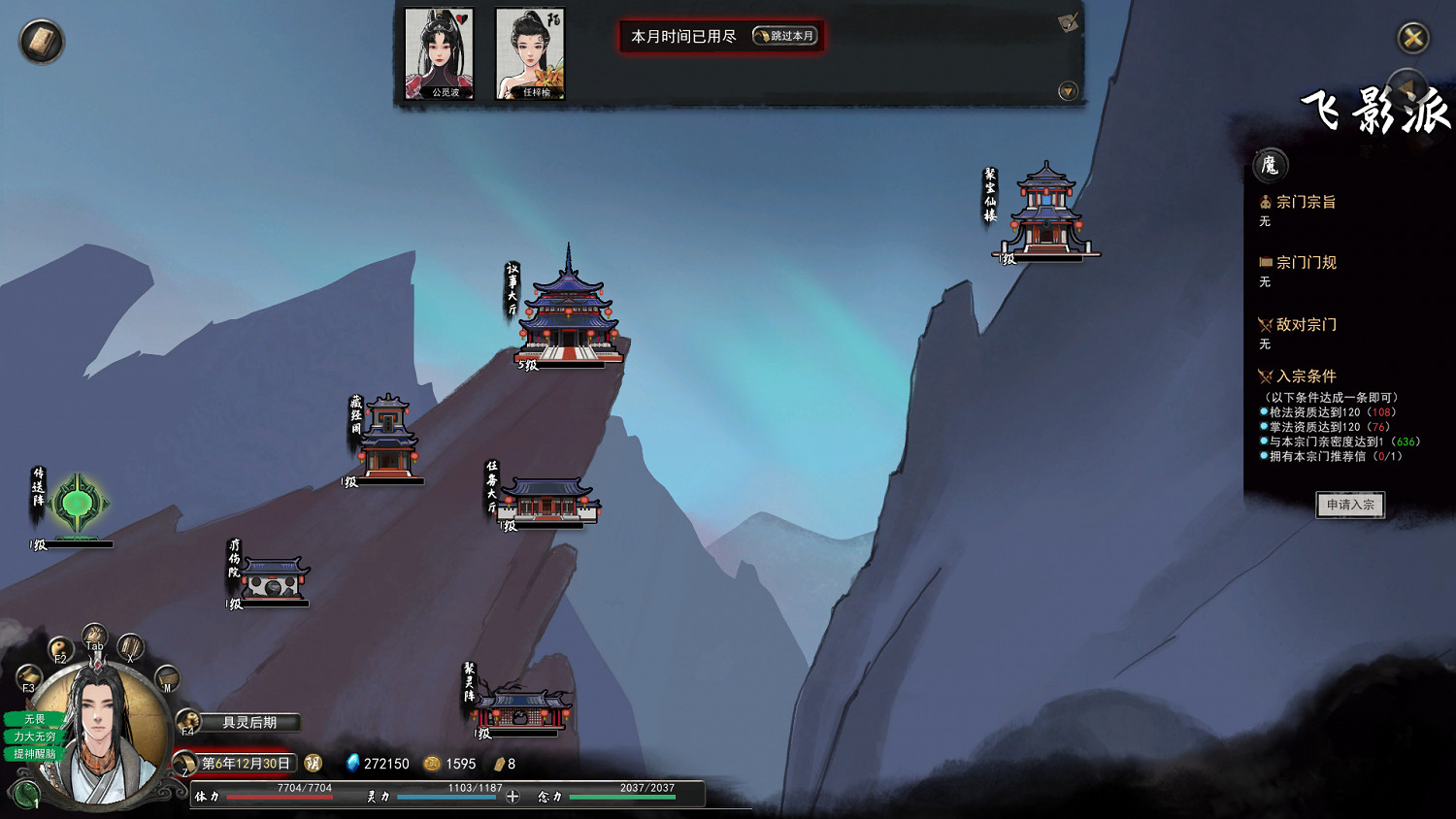Click the plus button beside the 灵力 bar

[513, 797]
